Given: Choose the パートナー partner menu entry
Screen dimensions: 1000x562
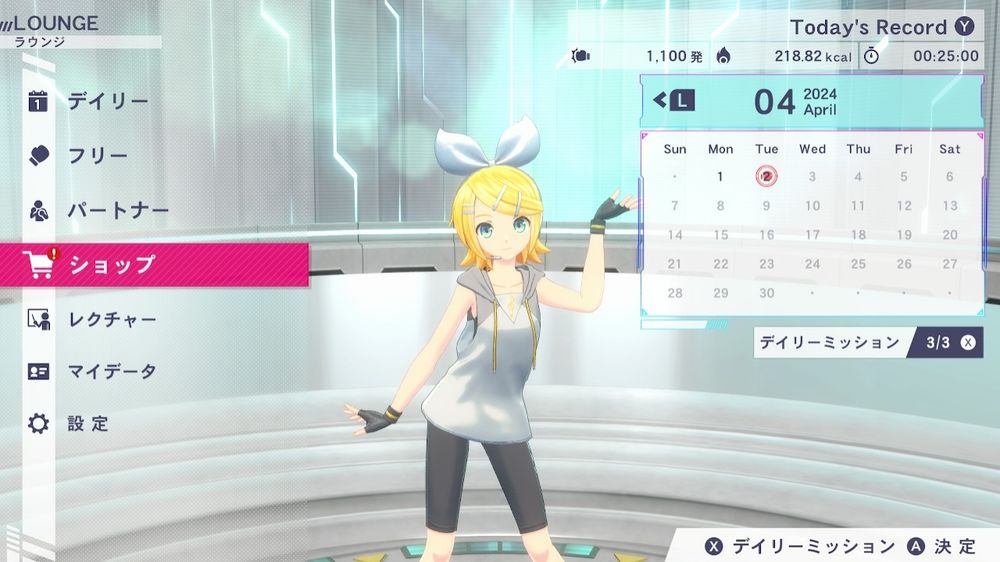Looking at the screenshot, I should coord(118,211).
